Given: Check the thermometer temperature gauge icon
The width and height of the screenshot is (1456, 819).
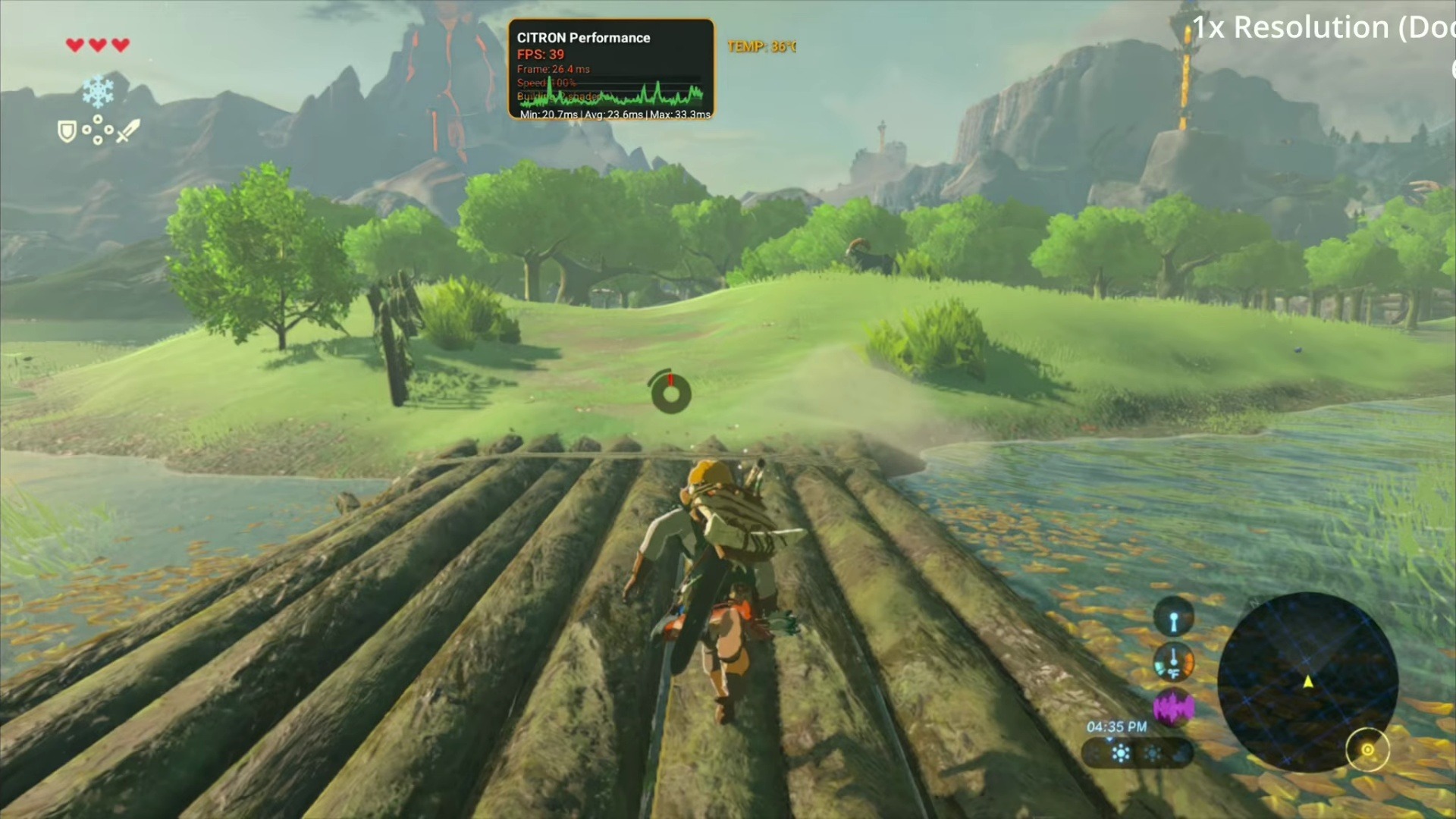Looking at the screenshot, I should [1173, 662].
